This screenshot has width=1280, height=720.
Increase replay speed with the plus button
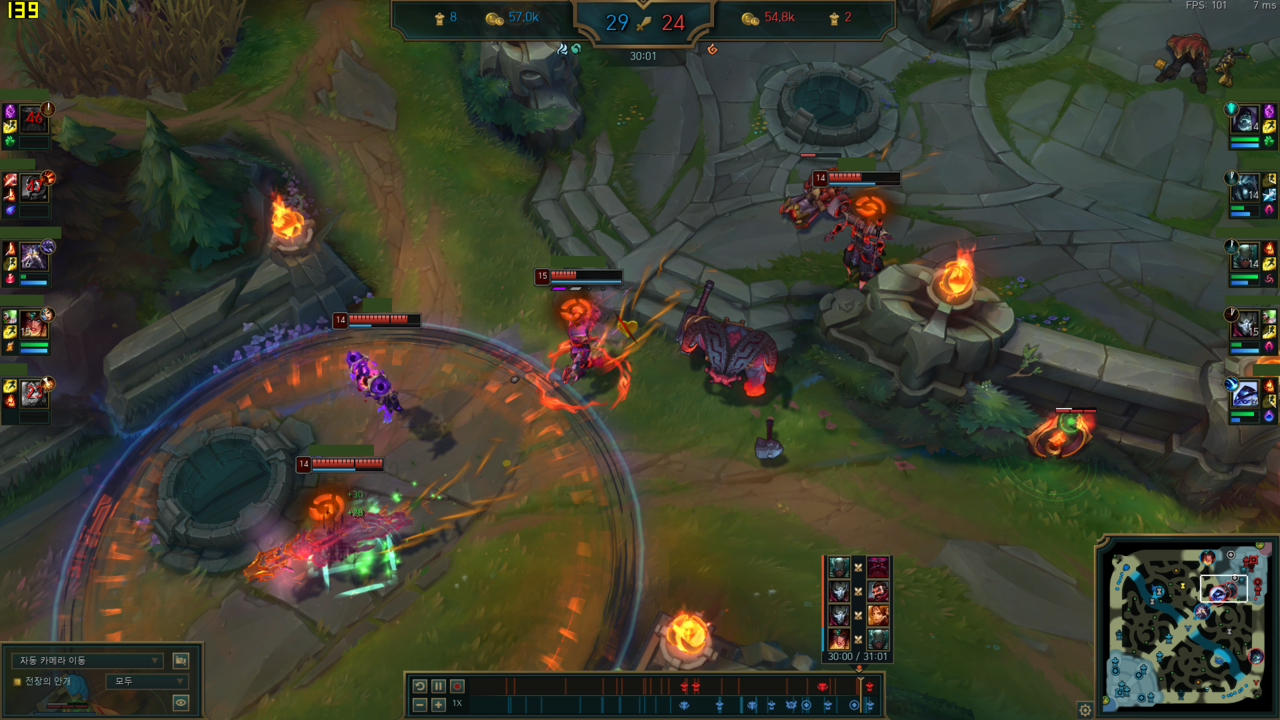[x=438, y=705]
